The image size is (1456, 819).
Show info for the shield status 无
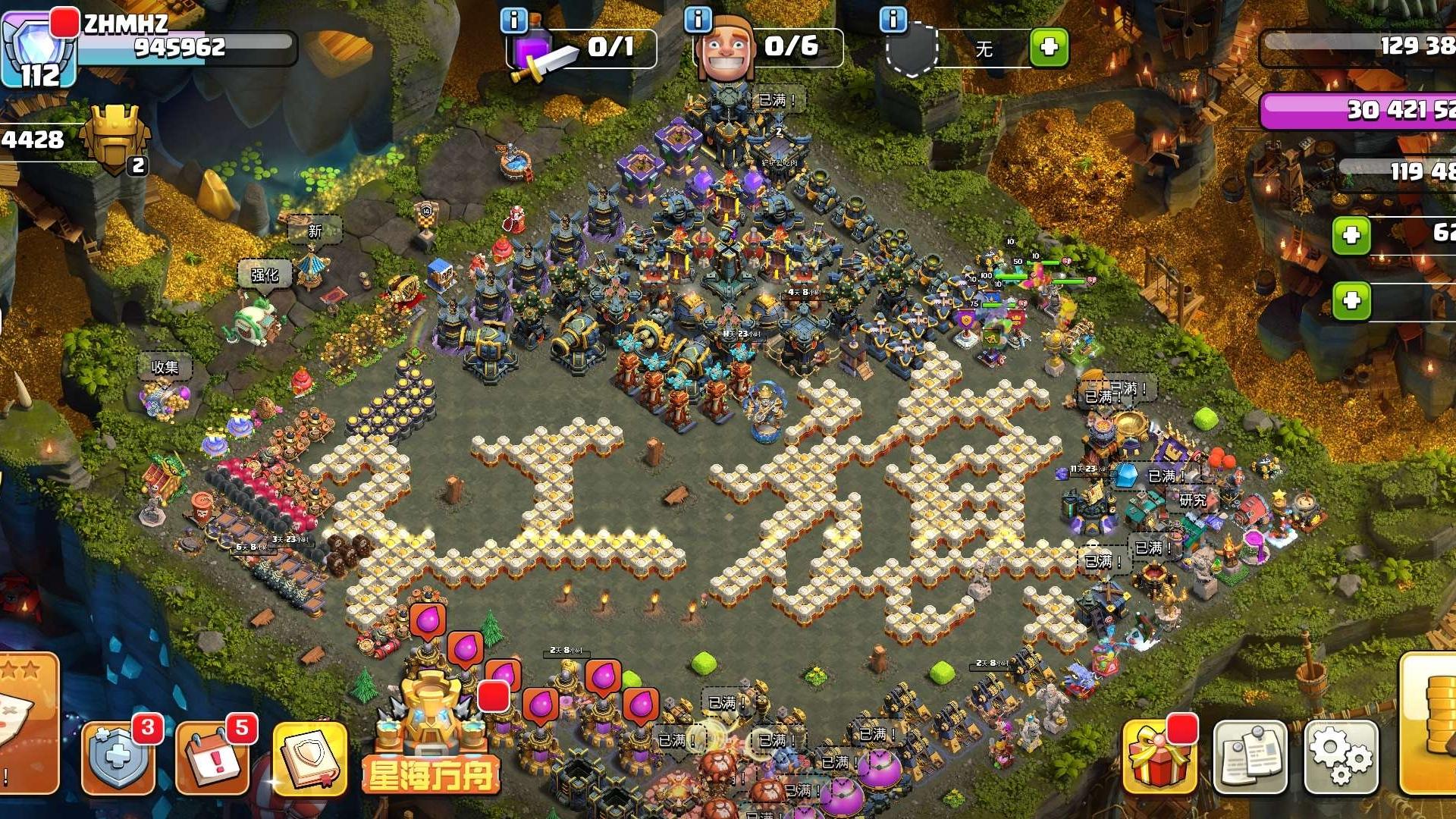click(893, 20)
